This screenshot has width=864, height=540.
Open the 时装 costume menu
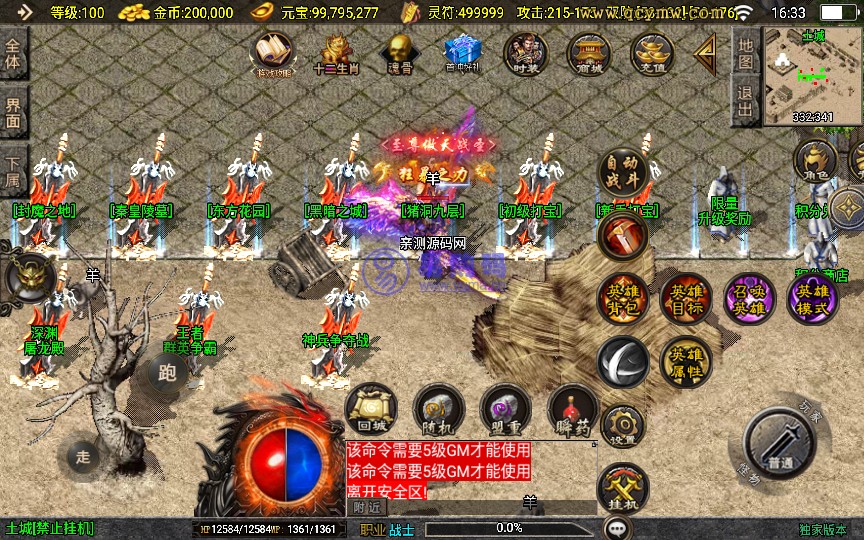click(x=524, y=54)
